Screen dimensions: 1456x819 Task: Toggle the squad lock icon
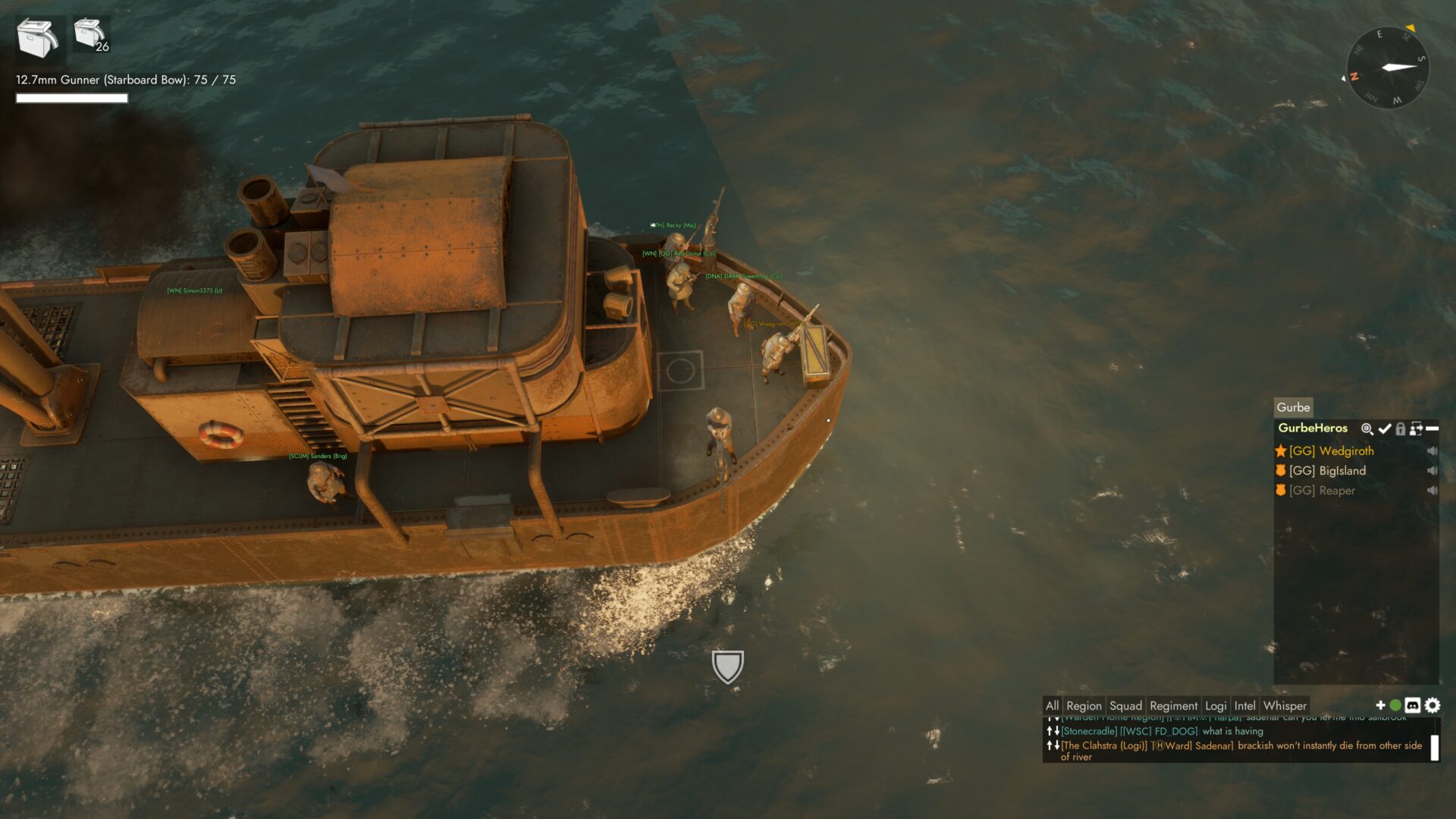point(1401,429)
